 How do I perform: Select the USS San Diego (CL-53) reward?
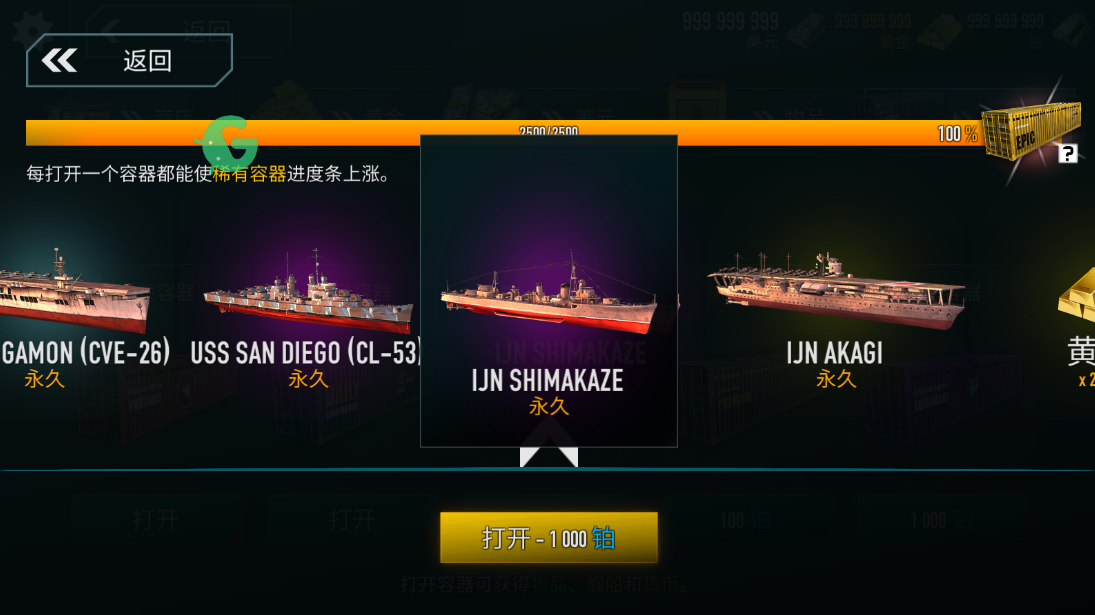click(x=307, y=312)
